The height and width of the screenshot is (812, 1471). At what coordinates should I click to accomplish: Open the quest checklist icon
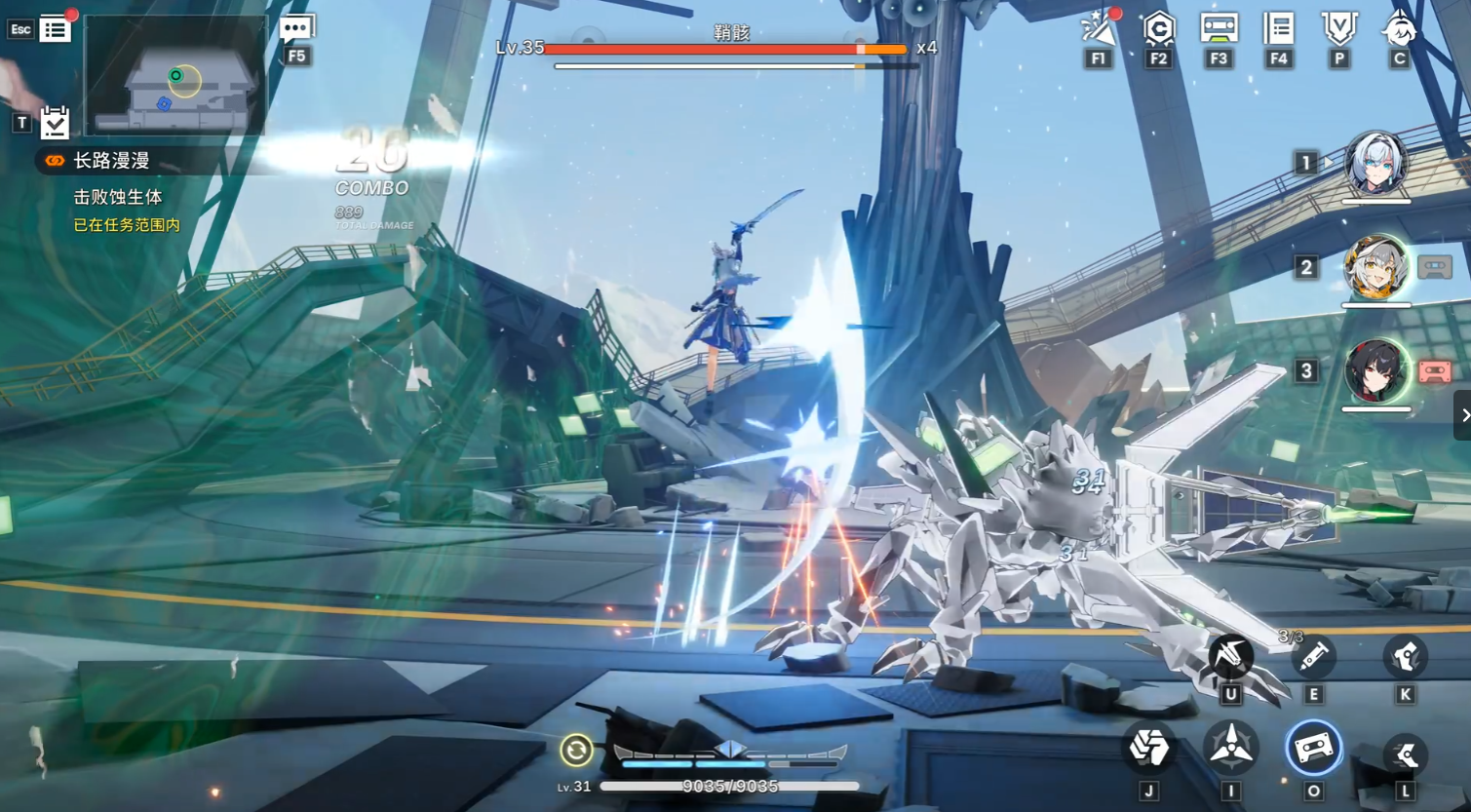click(55, 123)
